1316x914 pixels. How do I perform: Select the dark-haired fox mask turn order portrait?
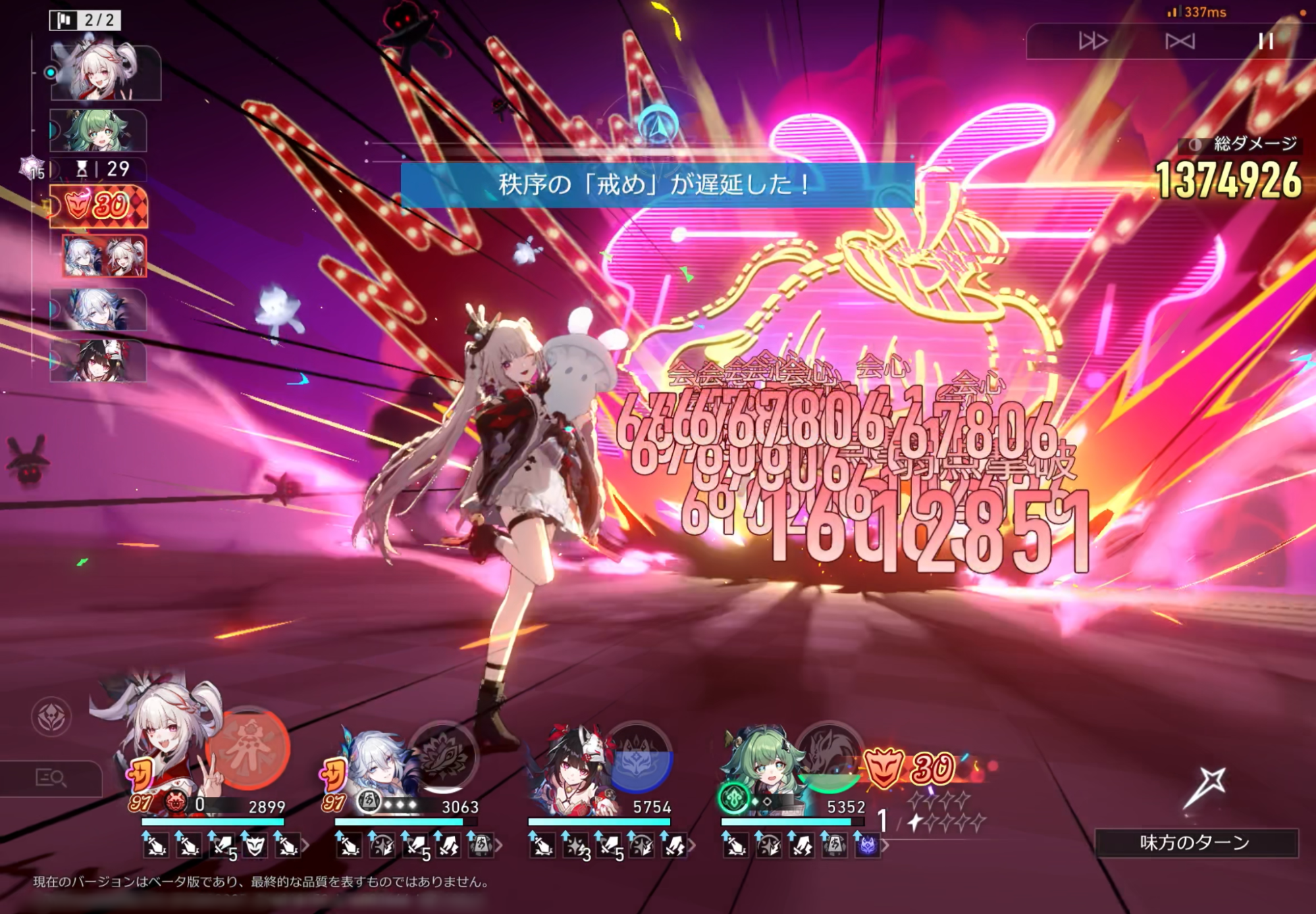pos(97,361)
